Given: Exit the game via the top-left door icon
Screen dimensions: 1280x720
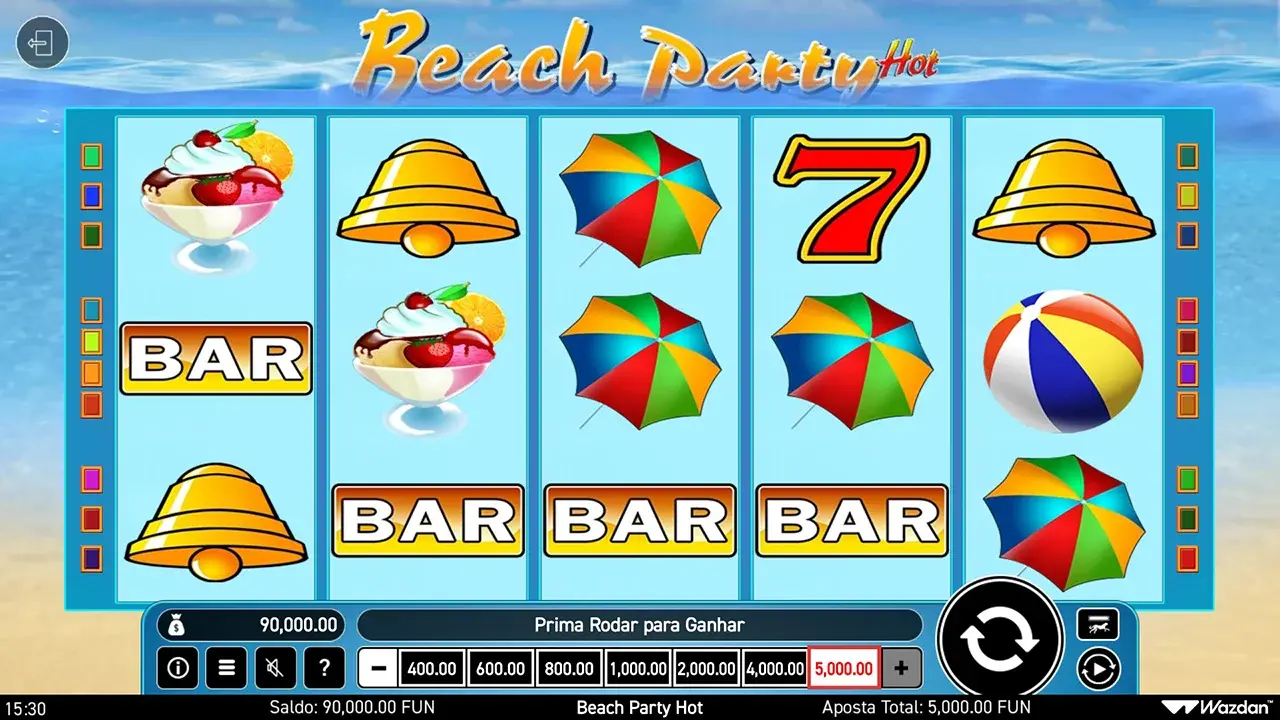Looking at the screenshot, I should pos(42,44).
